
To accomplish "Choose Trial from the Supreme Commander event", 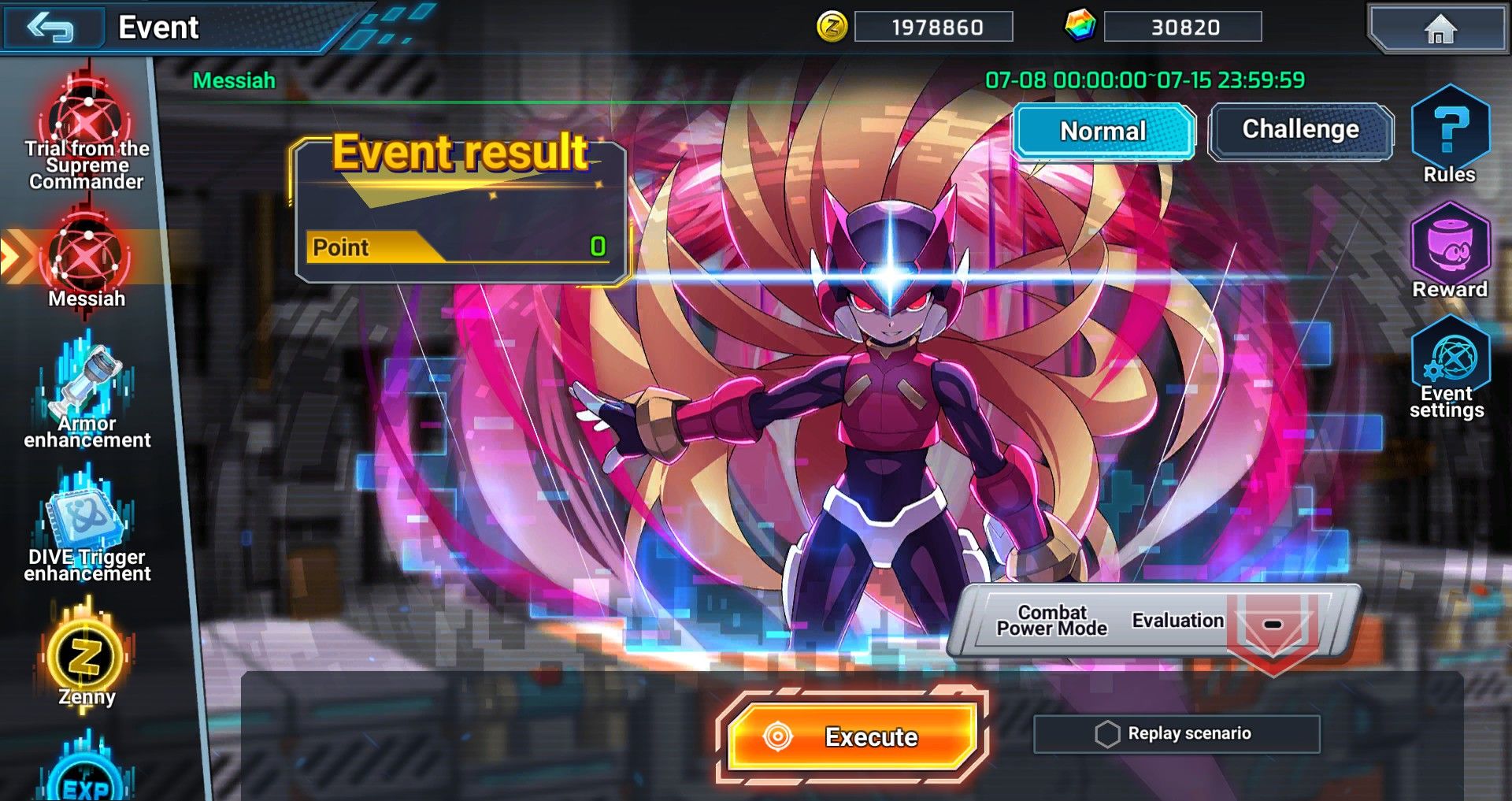I will coord(87,134).
